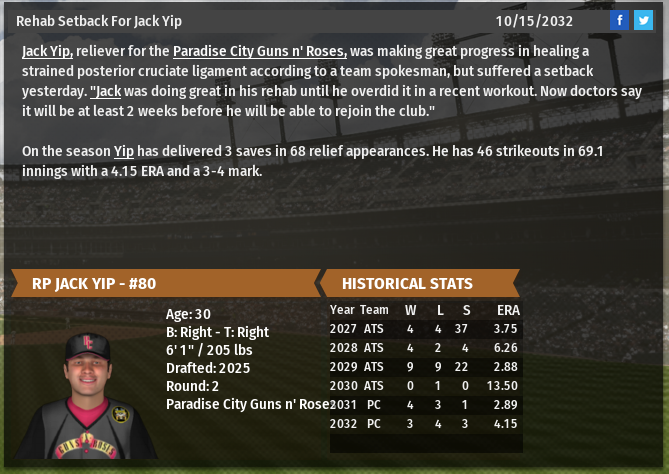The height and width of the screenshot is (474, 669).
Task: Share the article on Twitter
Action: coord(643,20)
